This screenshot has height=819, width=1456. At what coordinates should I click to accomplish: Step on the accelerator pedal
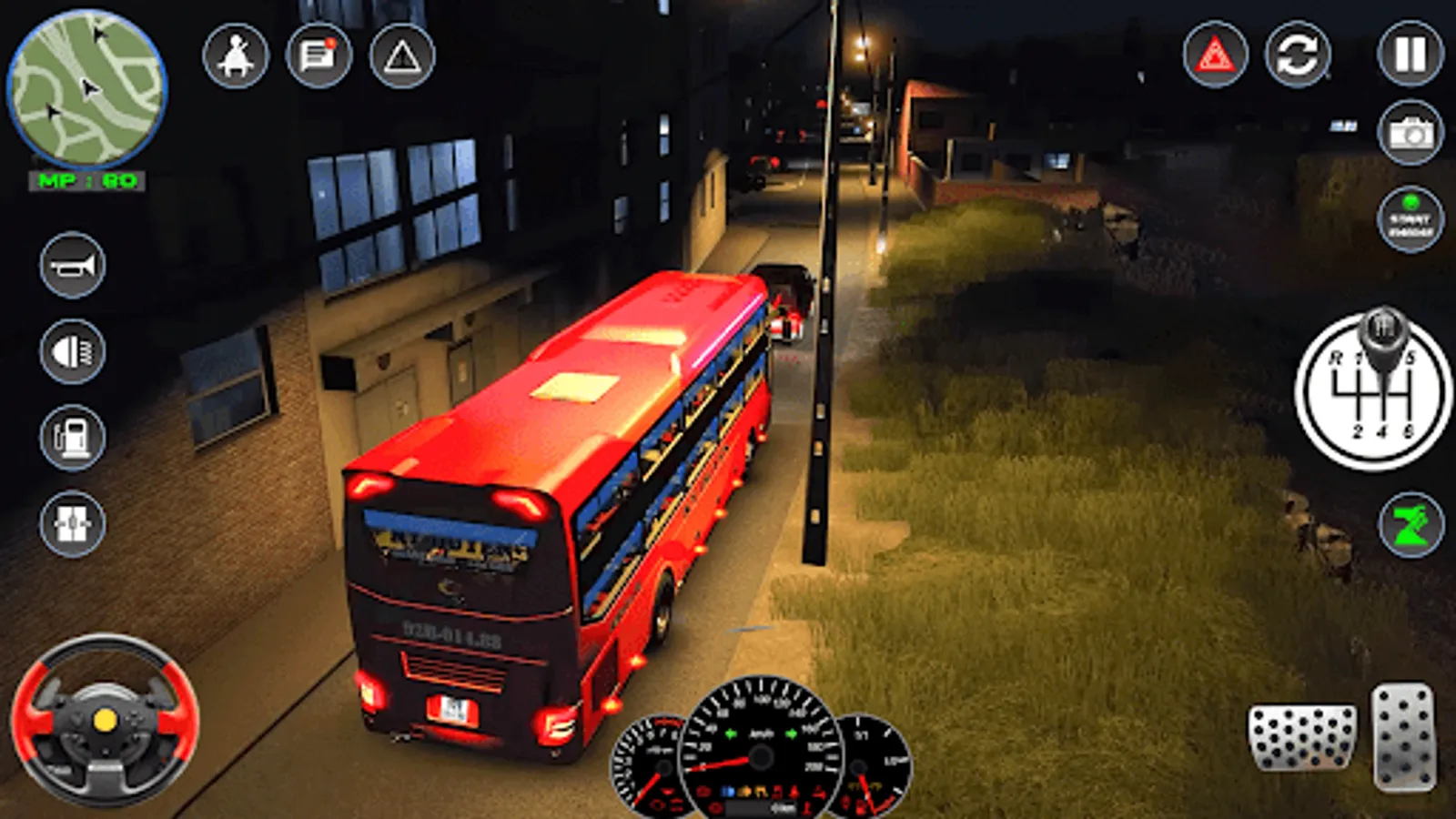tap(1404, 737)
